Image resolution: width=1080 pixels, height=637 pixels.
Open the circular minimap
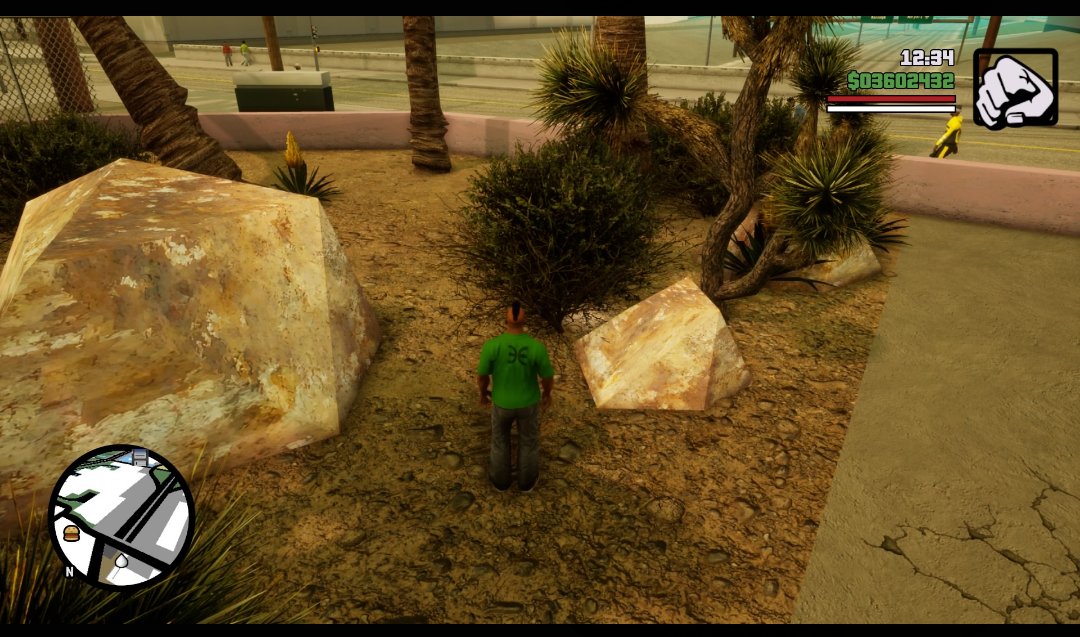(x=122, y=516)
